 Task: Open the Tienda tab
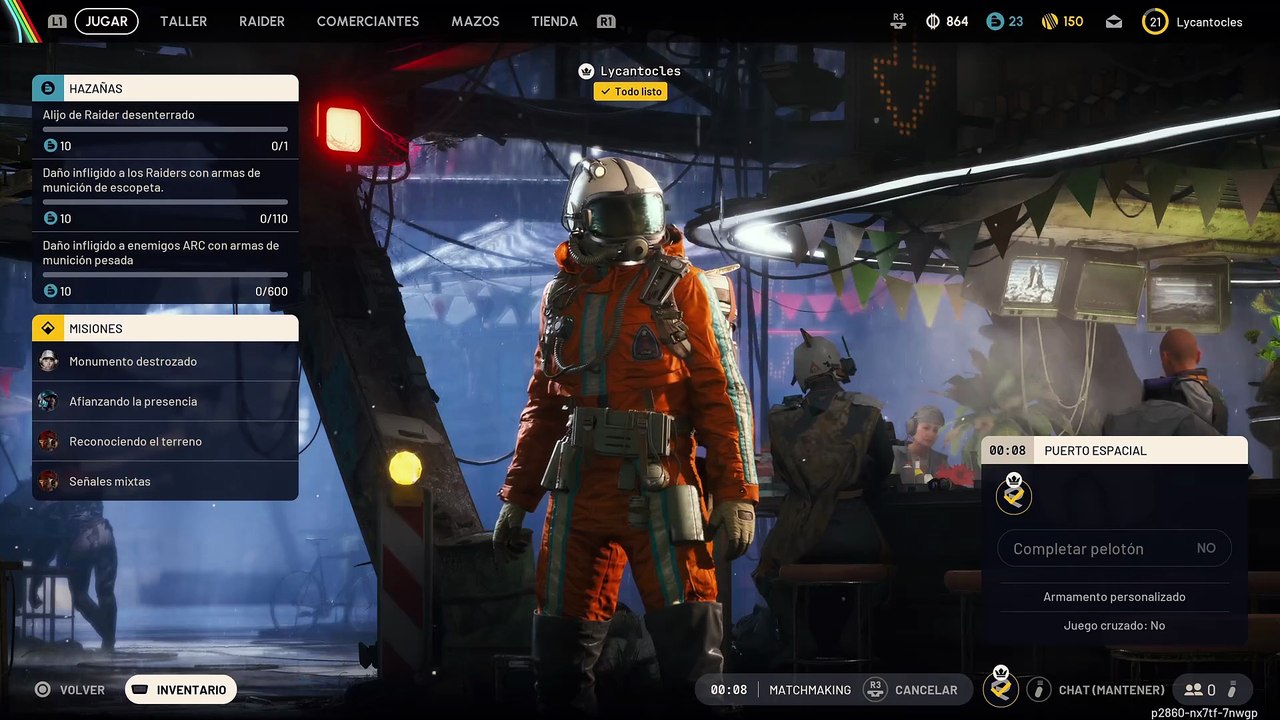(554, 21)
